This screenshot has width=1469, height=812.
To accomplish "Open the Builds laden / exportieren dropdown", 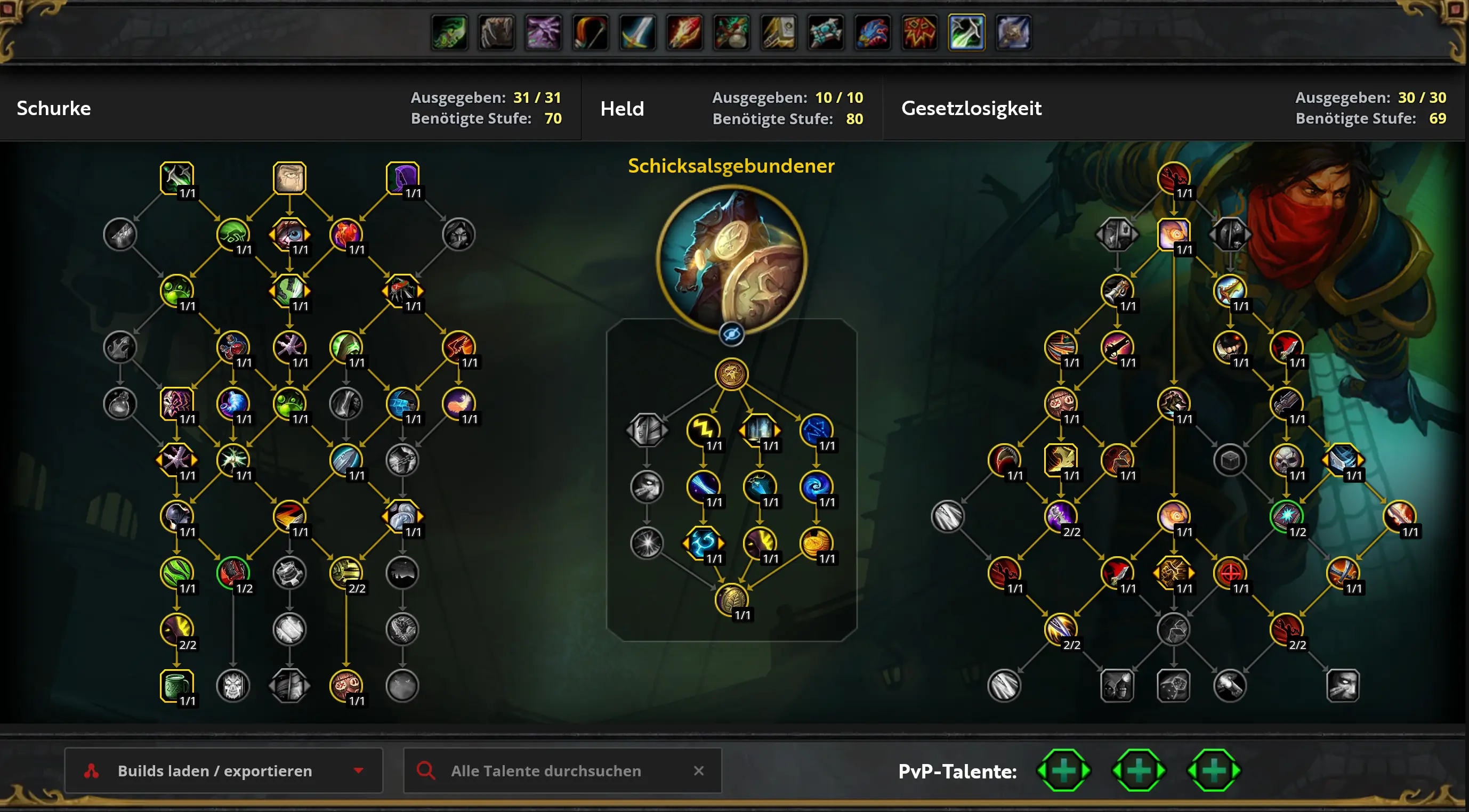I will (x=223, y=770).
